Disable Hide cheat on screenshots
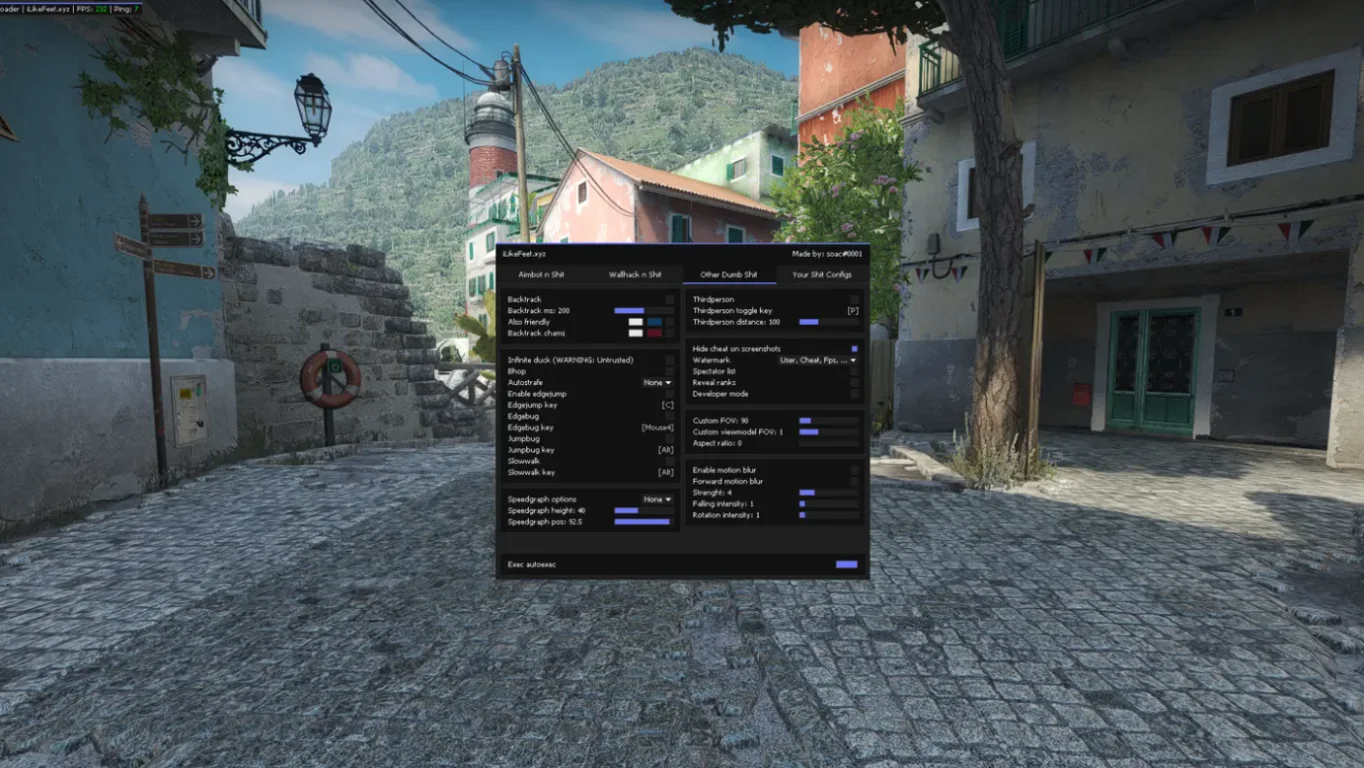The height and width of the screenshot is (768, 1364). point(855,348)
